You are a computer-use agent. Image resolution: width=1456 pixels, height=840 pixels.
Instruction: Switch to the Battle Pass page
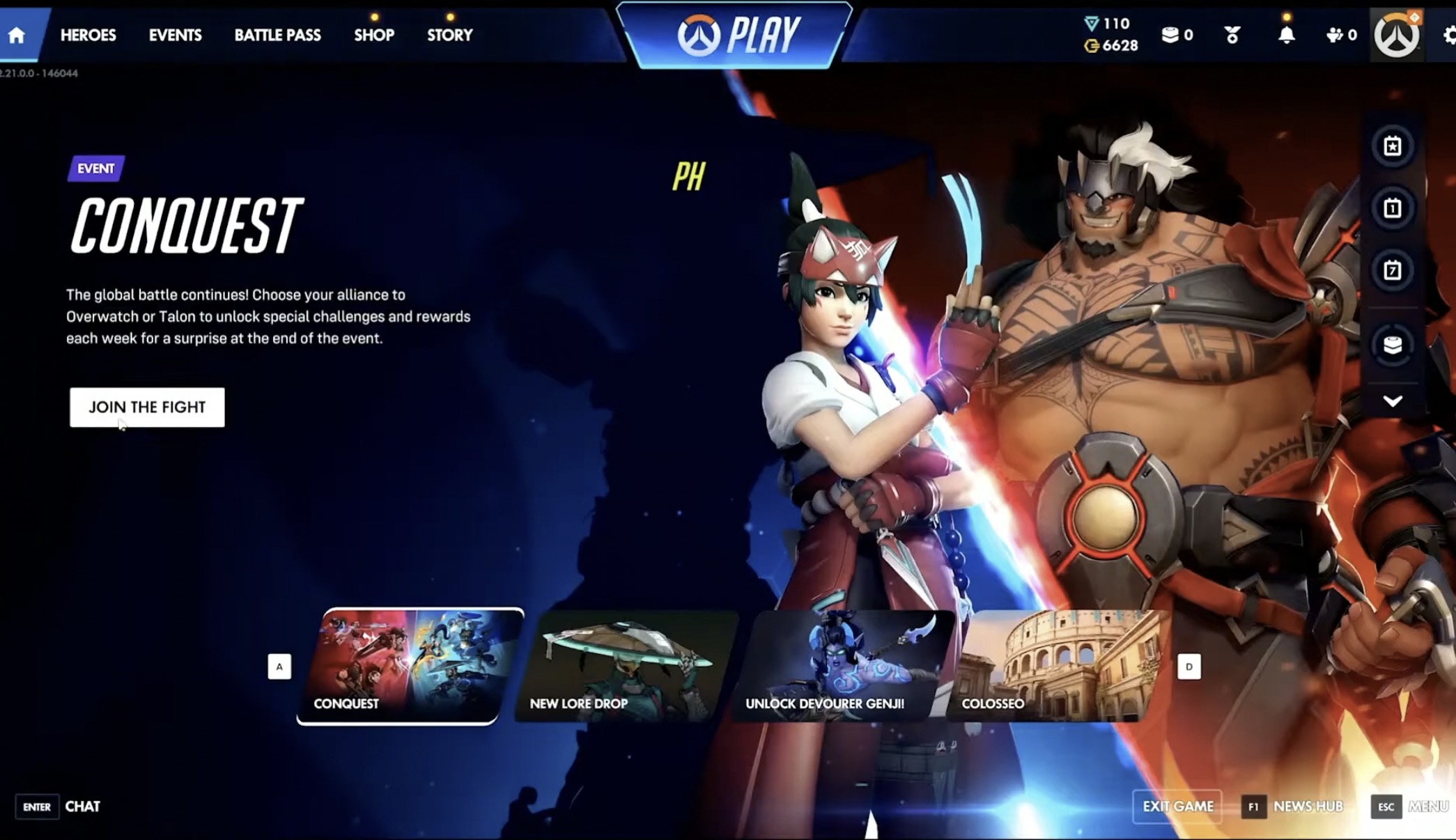[277, 35]
